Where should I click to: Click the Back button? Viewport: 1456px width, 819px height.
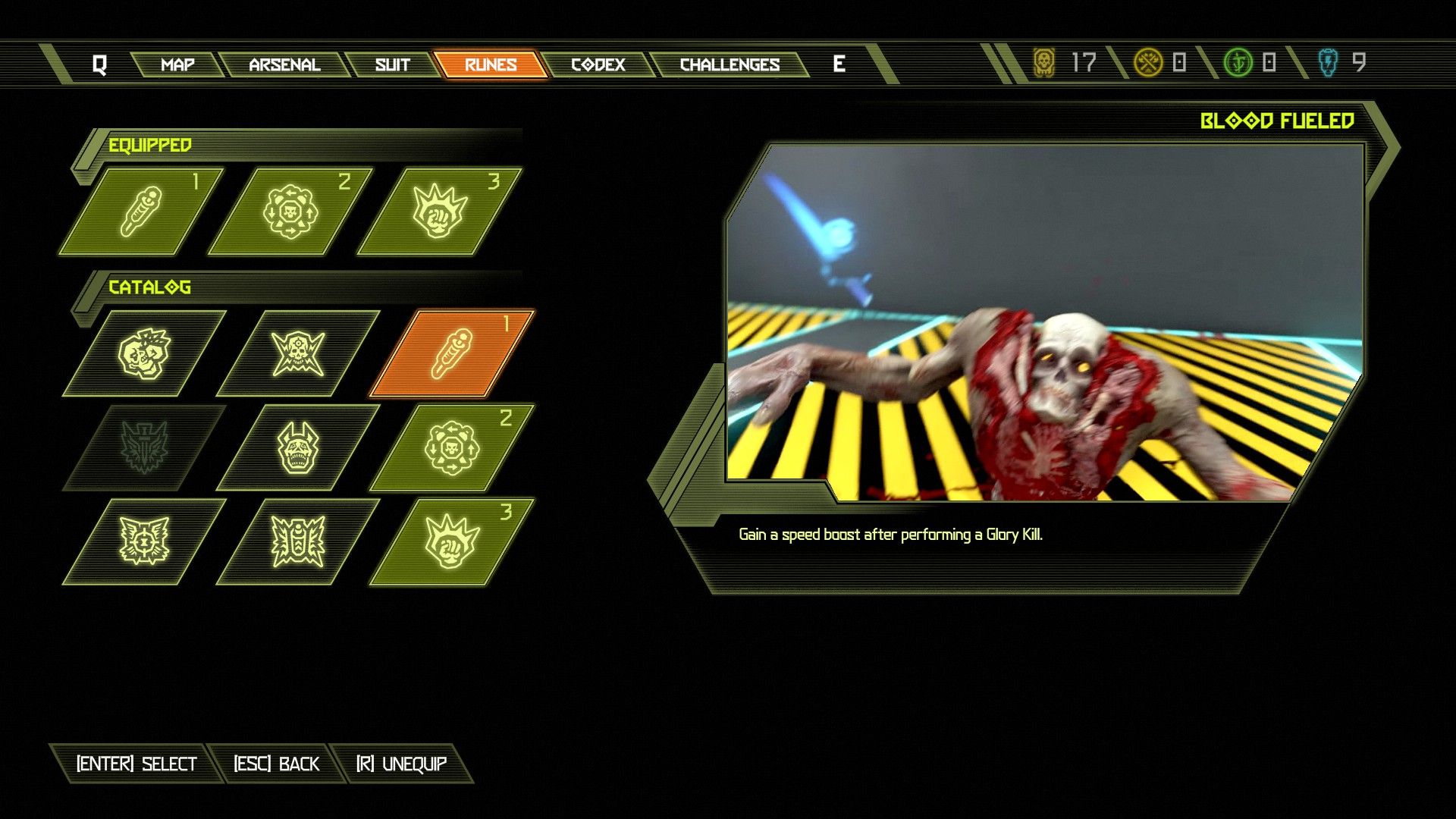click(x=276, y=764)
